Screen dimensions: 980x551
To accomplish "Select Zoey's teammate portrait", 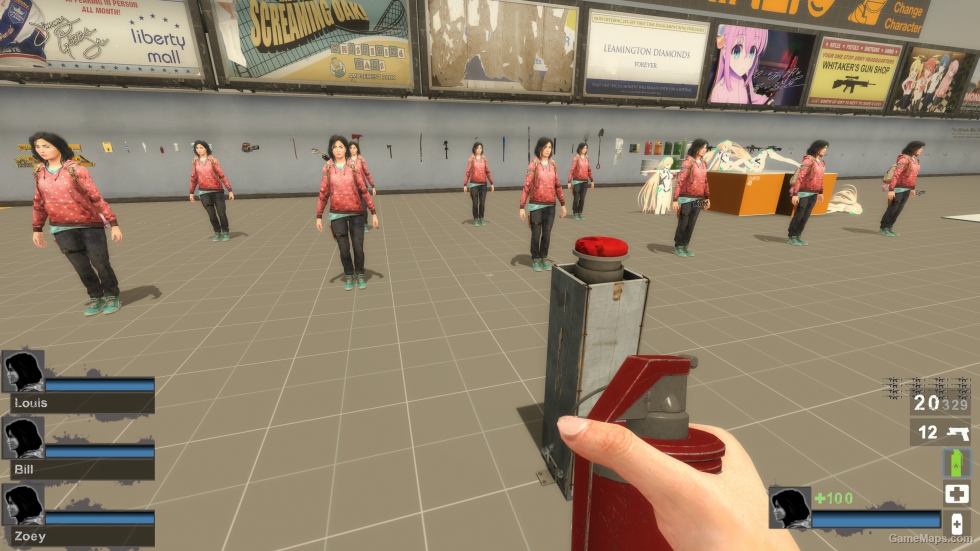I will click(x=22, y=504).
